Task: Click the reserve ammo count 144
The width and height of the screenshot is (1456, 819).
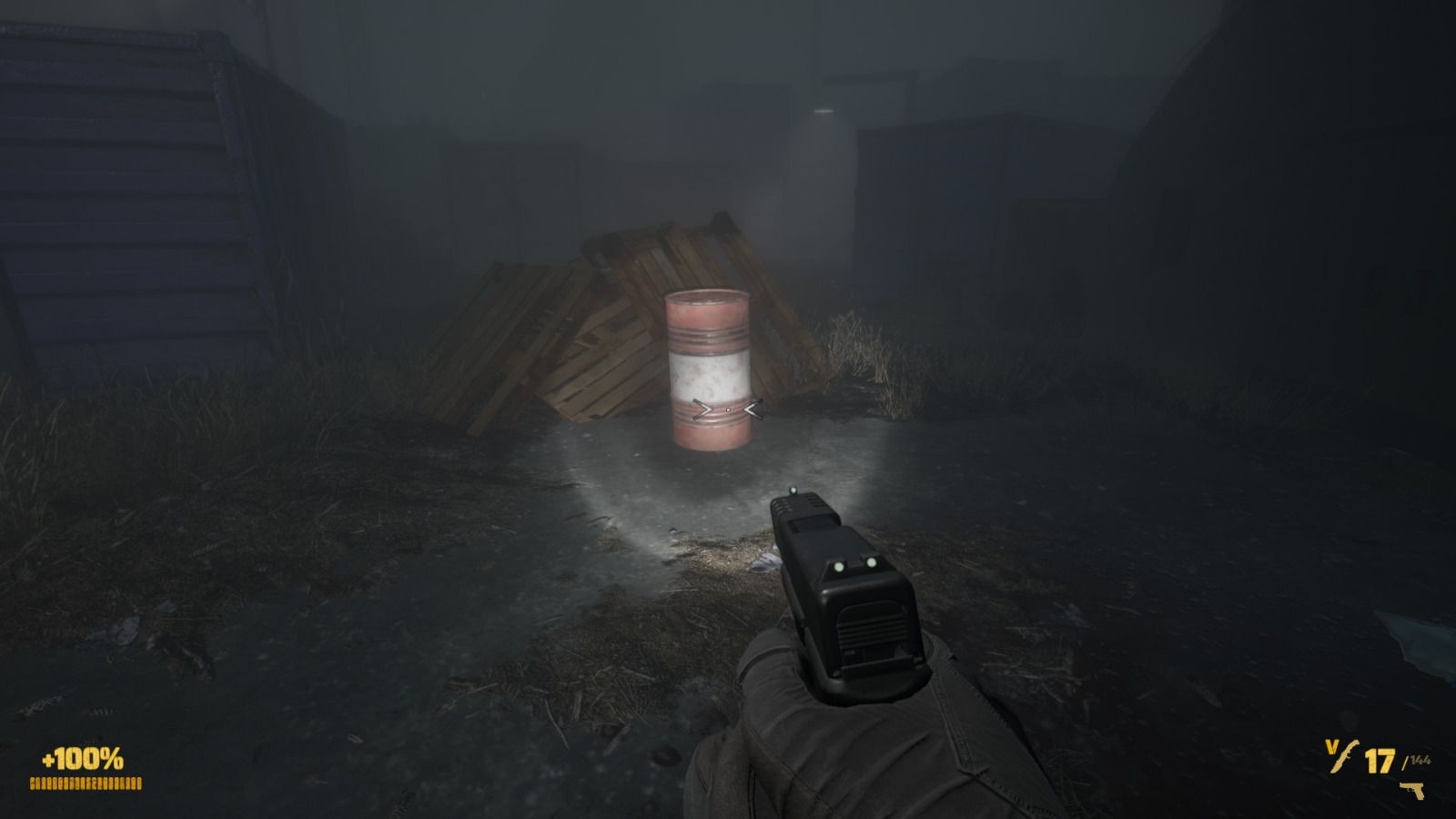Action: click(1421, 760)
